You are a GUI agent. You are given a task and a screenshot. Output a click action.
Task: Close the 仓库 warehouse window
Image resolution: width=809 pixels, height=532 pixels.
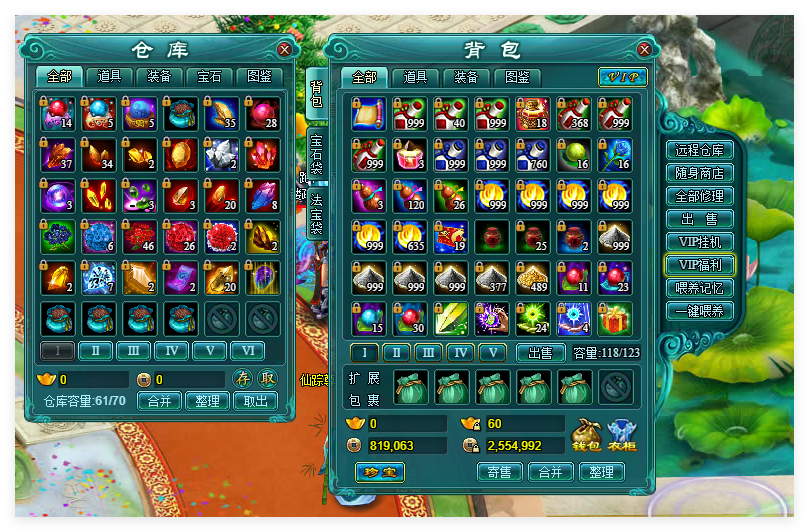[285, 49]
